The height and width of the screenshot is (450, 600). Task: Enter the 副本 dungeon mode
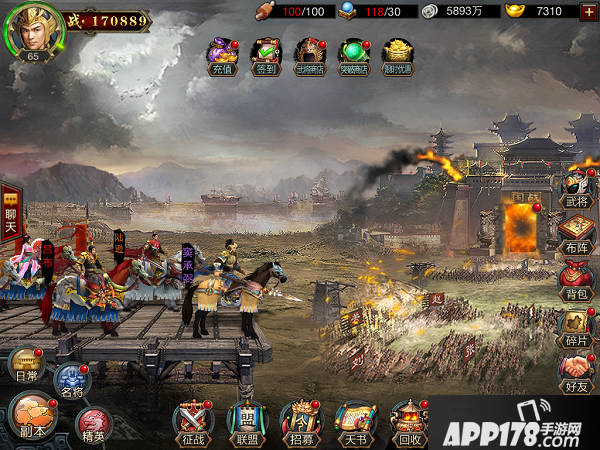tap(32, 414)
